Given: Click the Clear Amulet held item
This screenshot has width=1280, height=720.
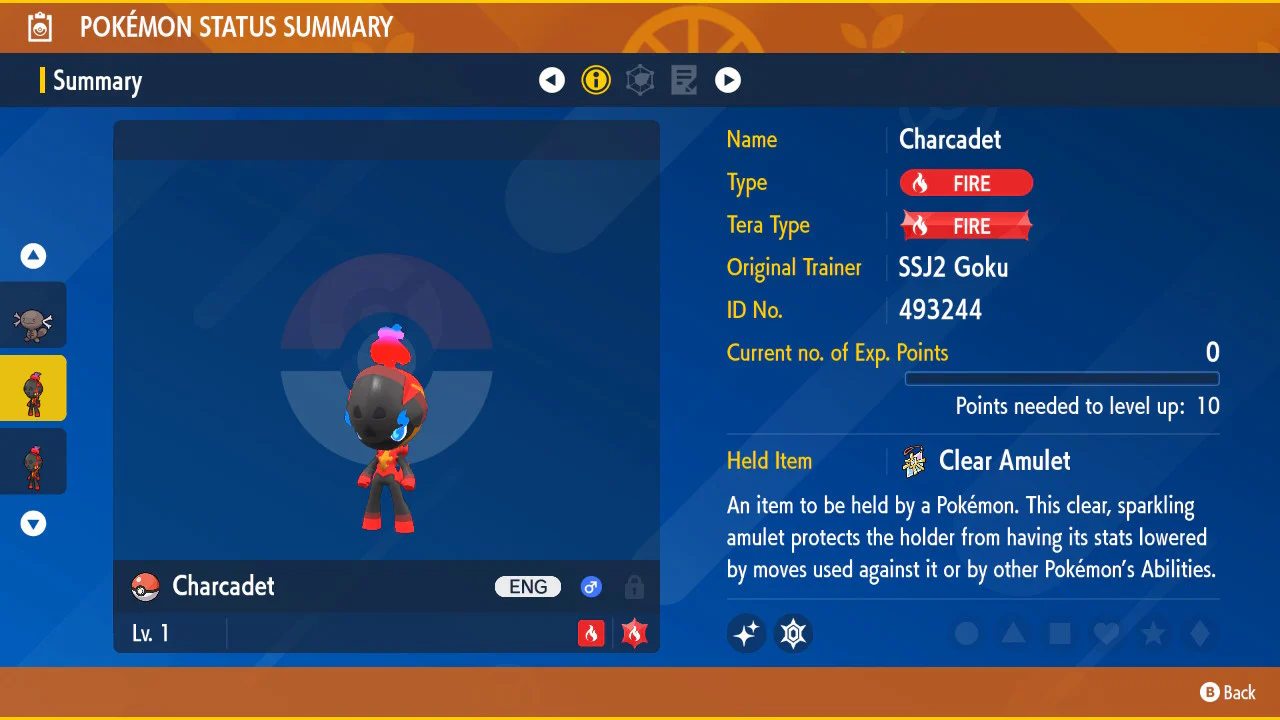Looking at the screenshot, I should 1003,461.
